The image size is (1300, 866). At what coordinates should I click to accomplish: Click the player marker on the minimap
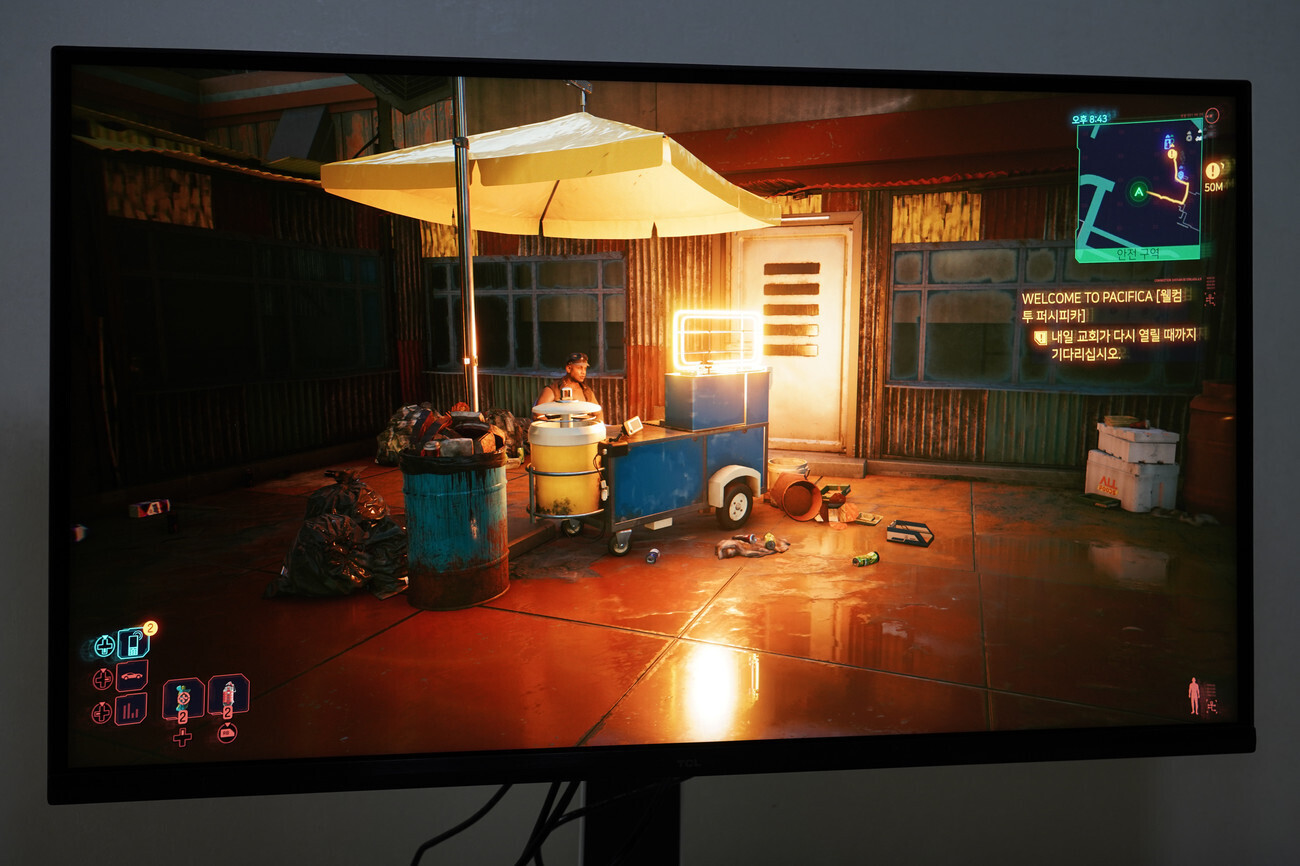click(1138, 192)
